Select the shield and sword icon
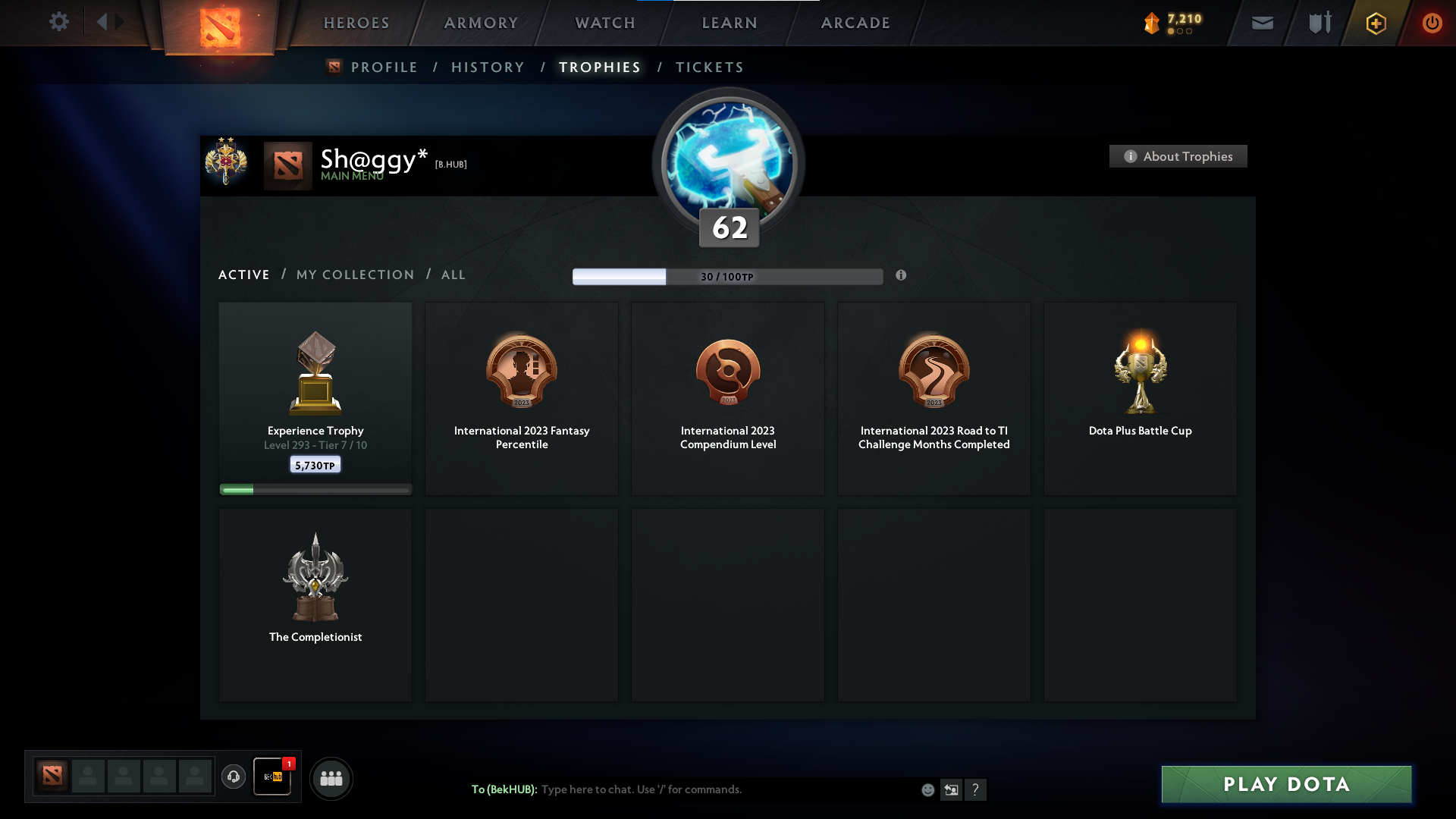Screen dimensions: 1456x819 1319,23
